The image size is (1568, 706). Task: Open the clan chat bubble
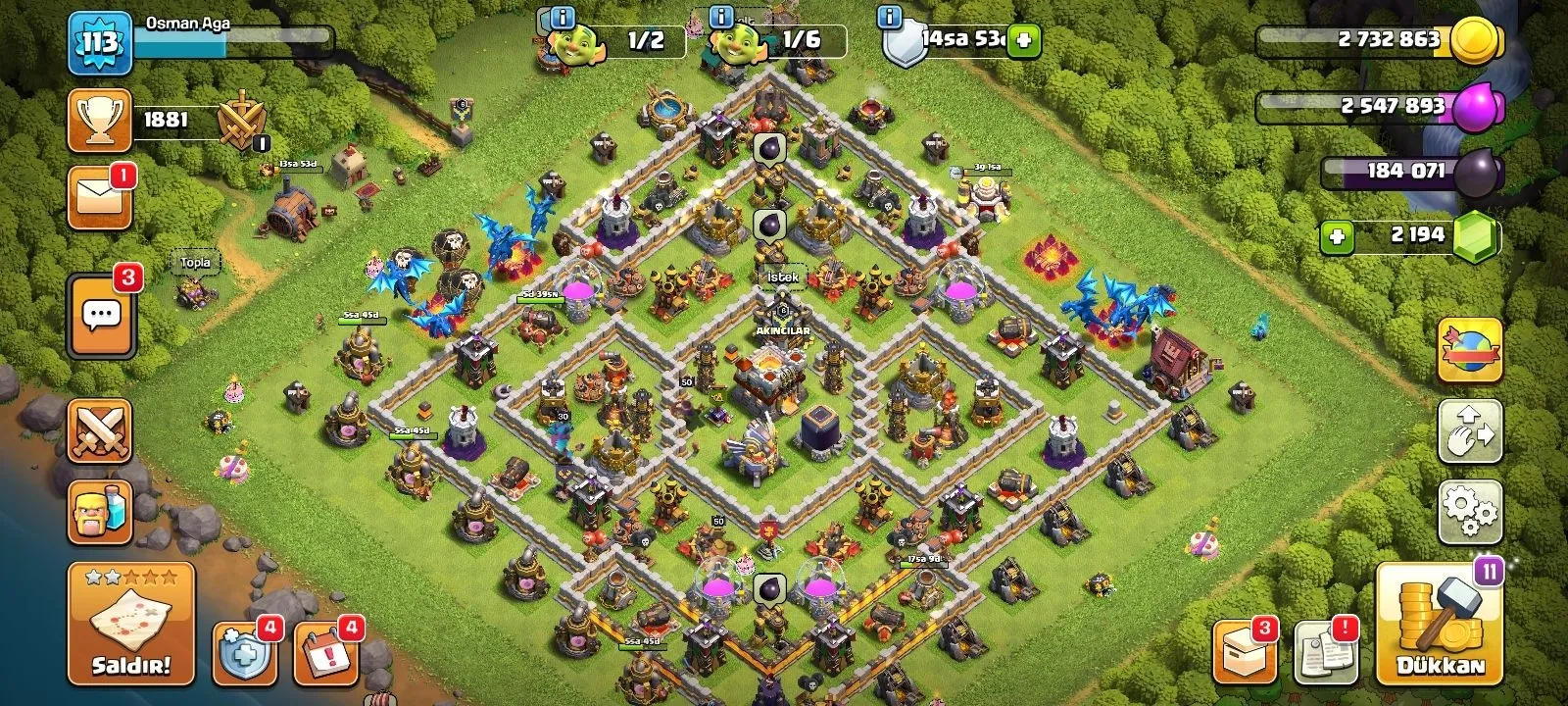point(101,315)
